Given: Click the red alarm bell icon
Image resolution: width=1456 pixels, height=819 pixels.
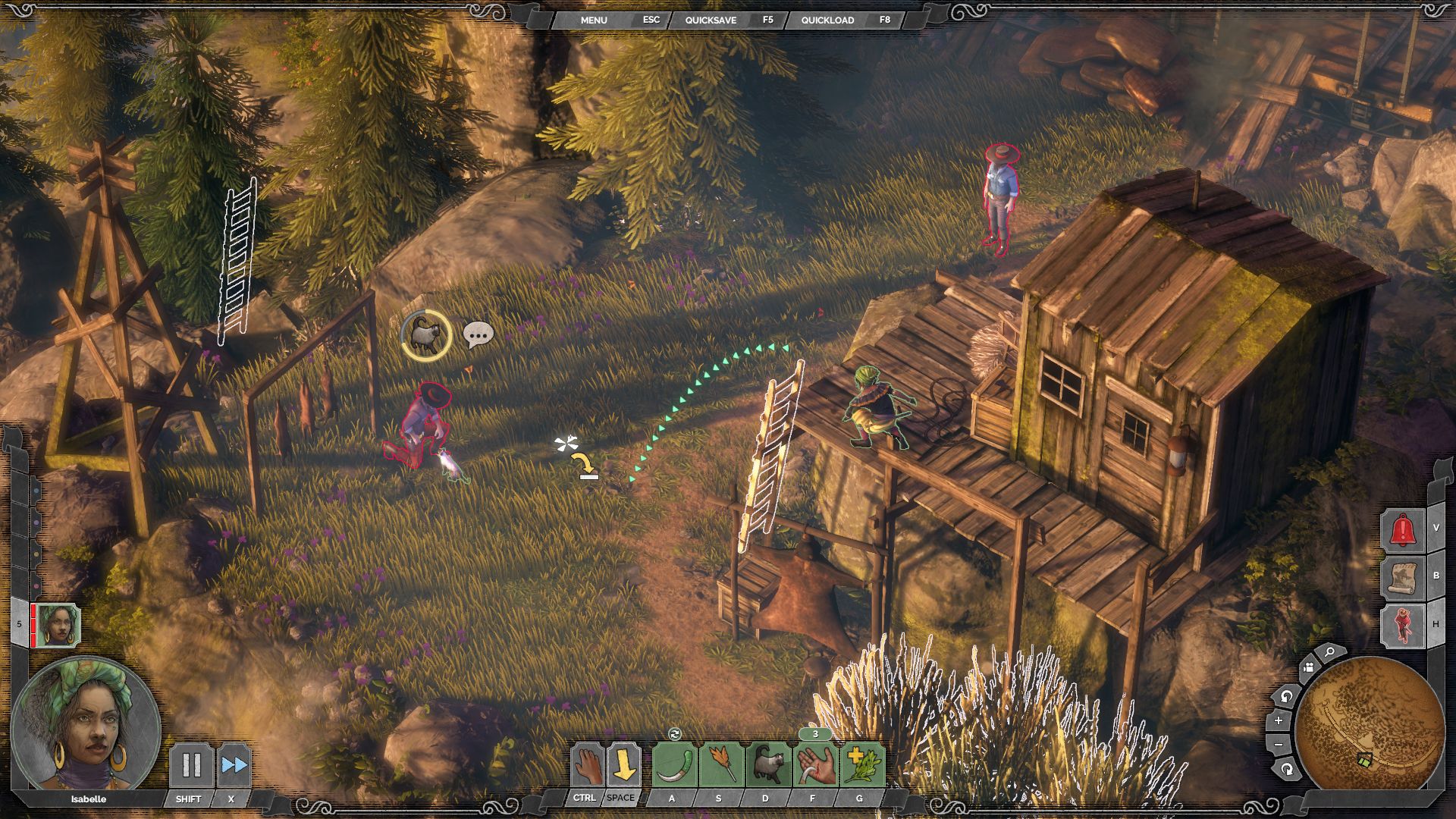Looking at the screenshot, I should 1403,529.
